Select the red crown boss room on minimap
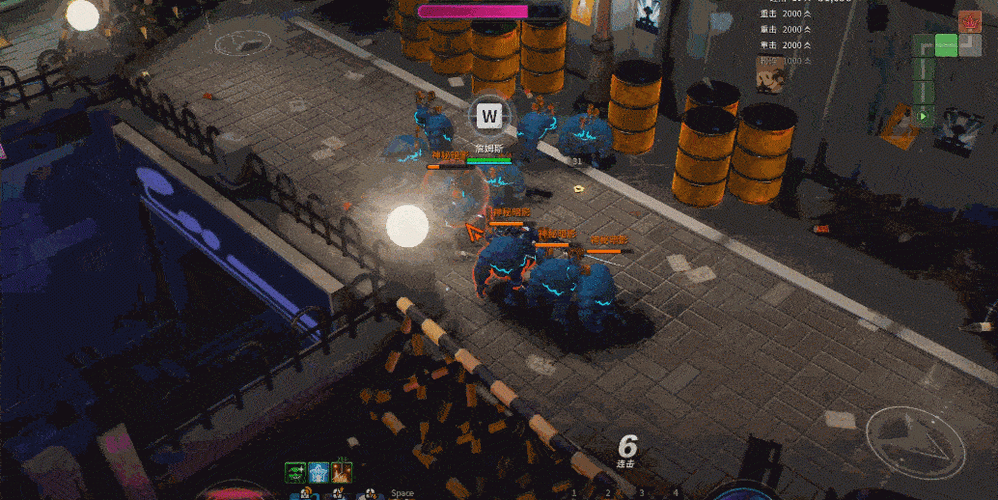 tap(969, 21)
